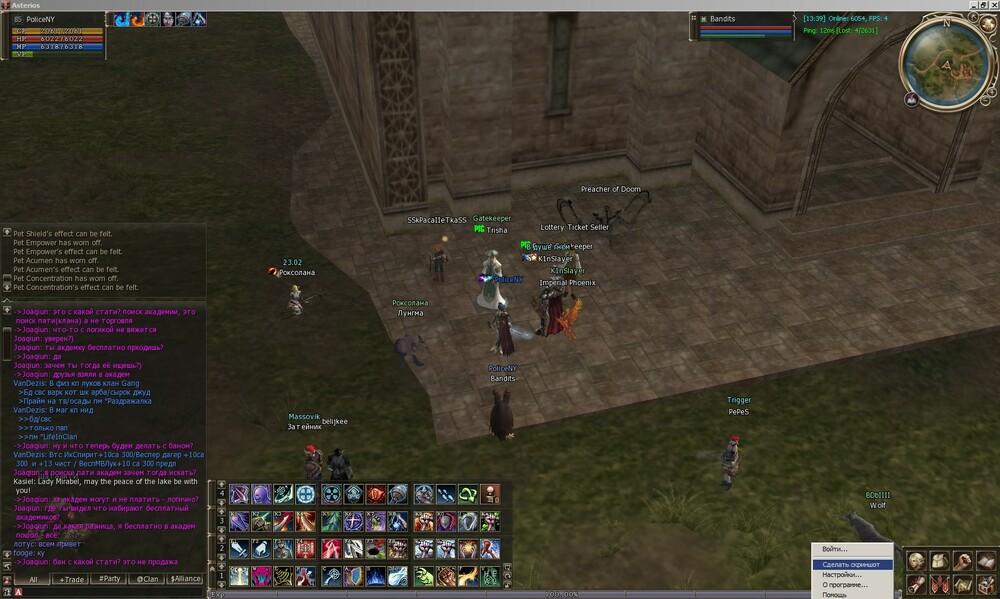The height and width of the screenshot is (599, 1000).
Task: Open the system menu chest icon
Action: [985, 584]
